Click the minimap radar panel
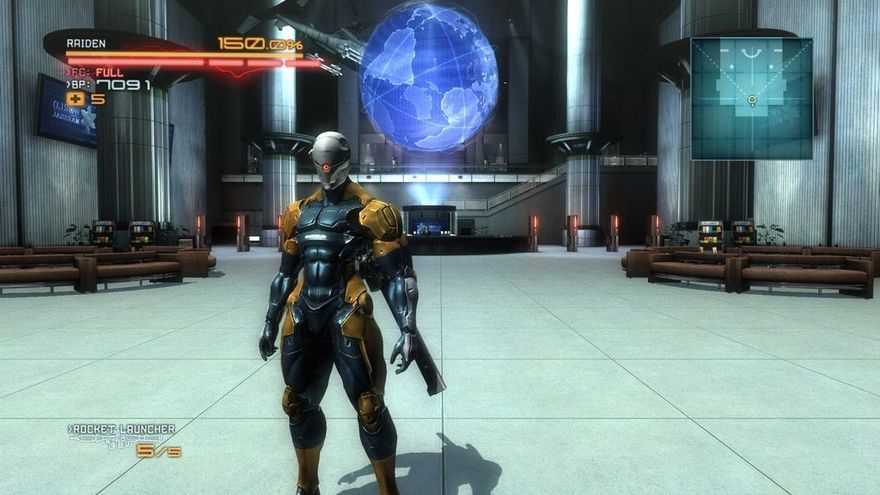The image size is (880, 495). pyautogui.click(x=751, y=98)
